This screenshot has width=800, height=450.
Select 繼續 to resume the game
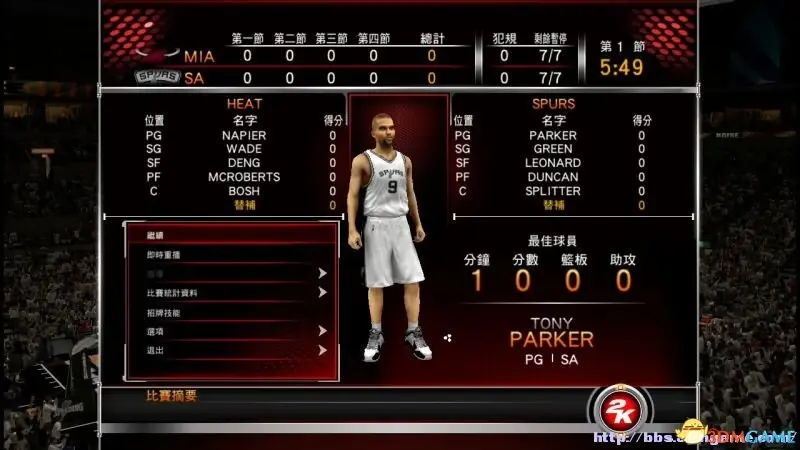pos(230,236)
